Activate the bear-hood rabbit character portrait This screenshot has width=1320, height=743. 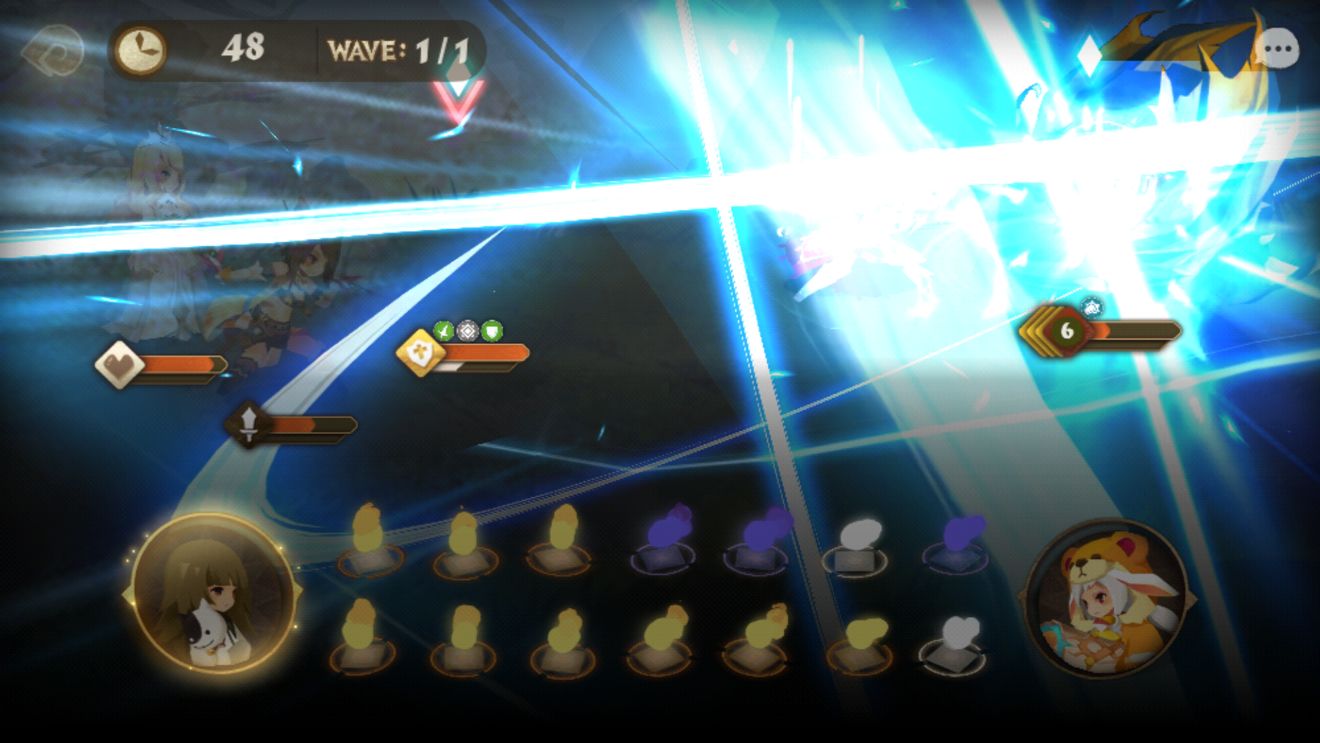tap(1107, 598)
